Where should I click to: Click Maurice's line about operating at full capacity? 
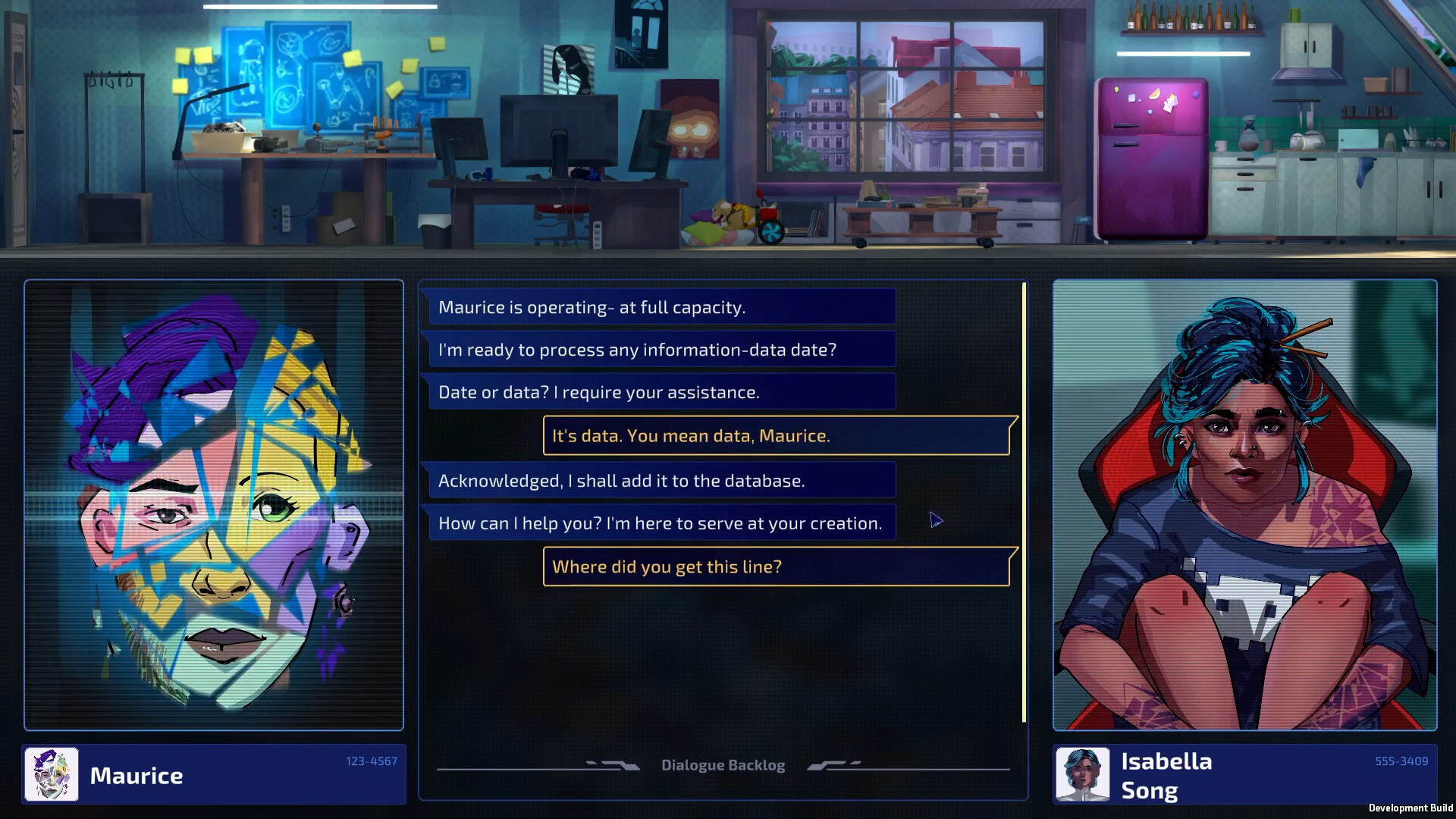[659, 306]
